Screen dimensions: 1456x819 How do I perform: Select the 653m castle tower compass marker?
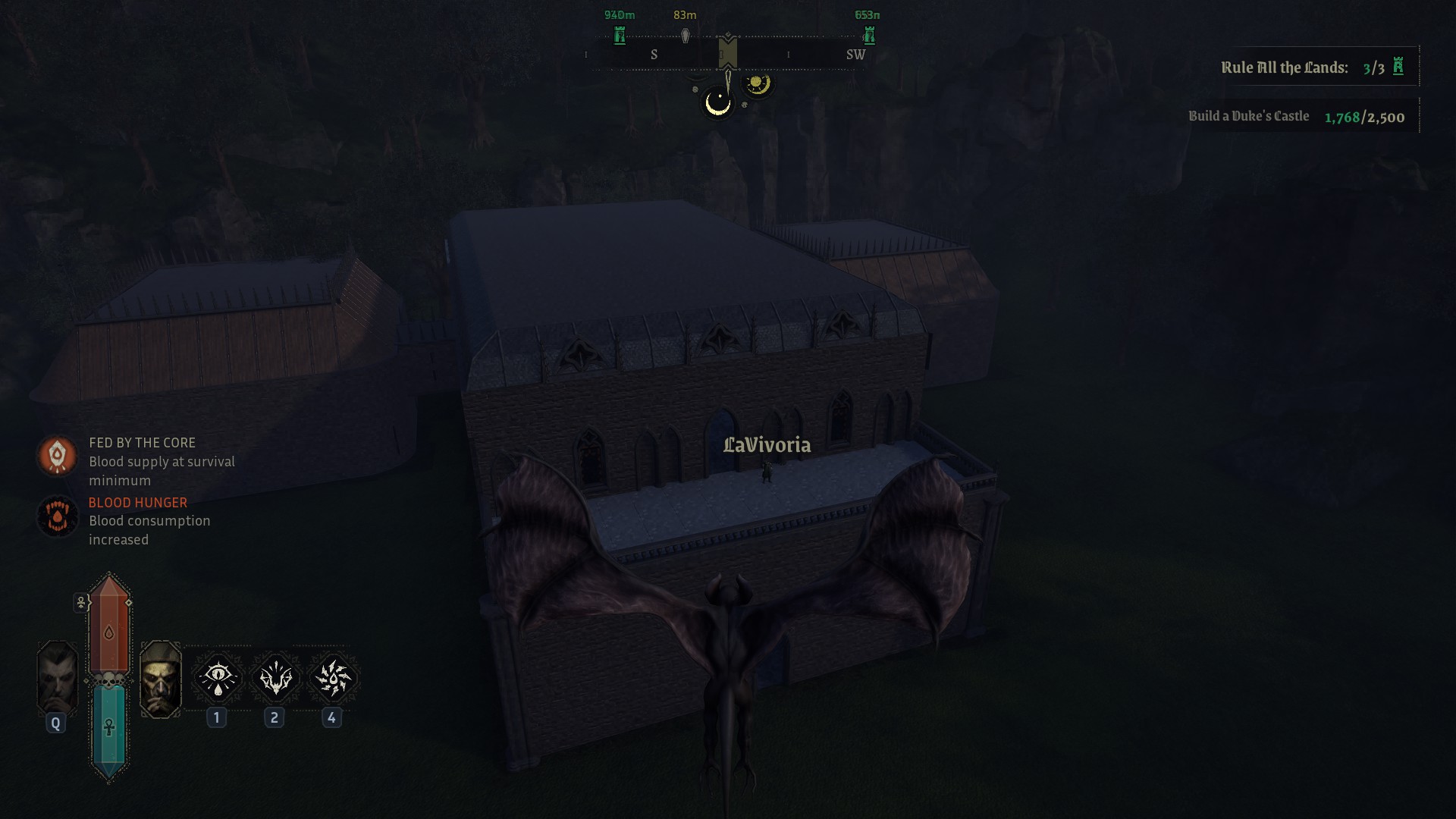click(x=869, y=35)
